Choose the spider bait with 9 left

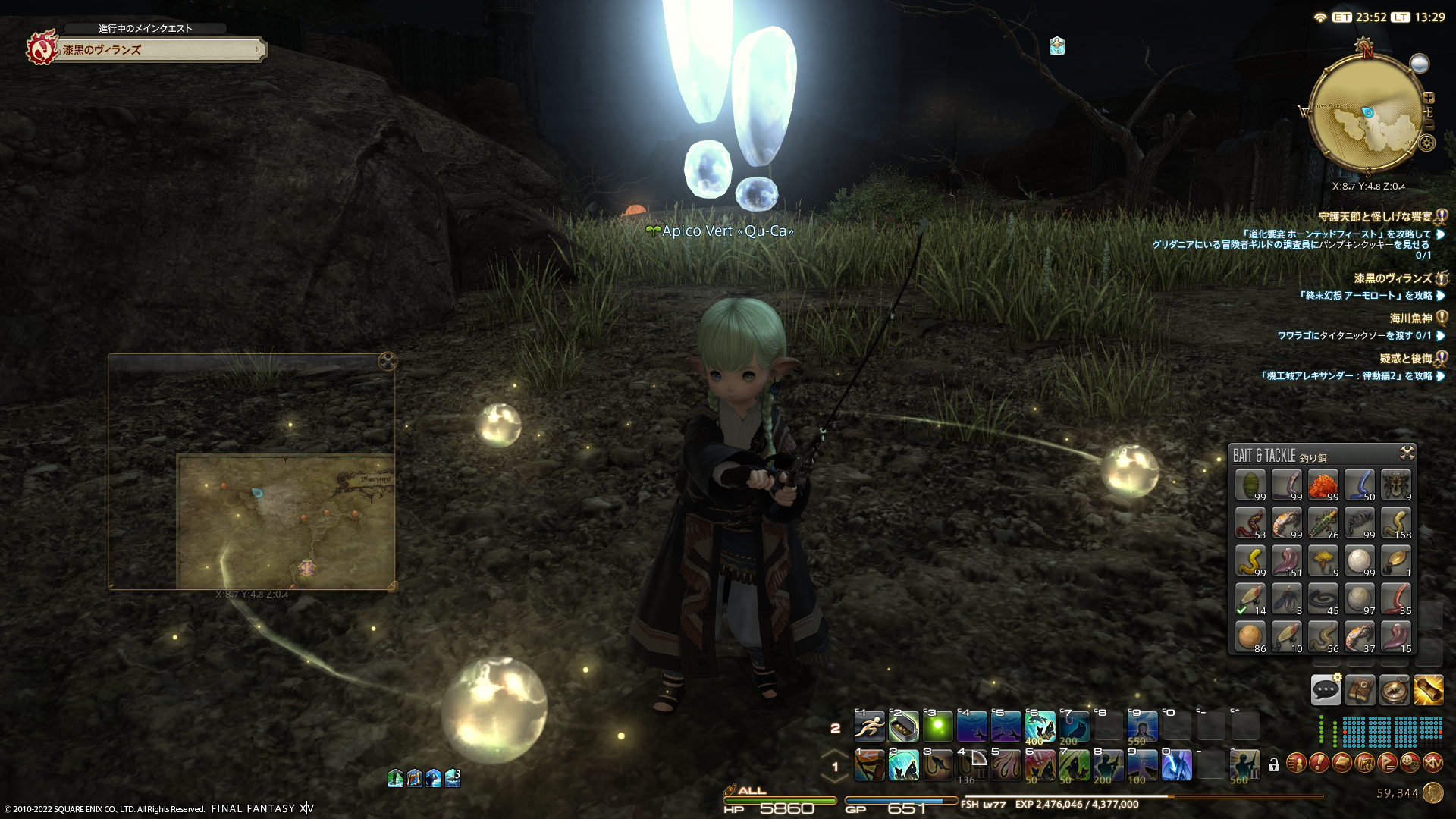[x=1395, y=485]
